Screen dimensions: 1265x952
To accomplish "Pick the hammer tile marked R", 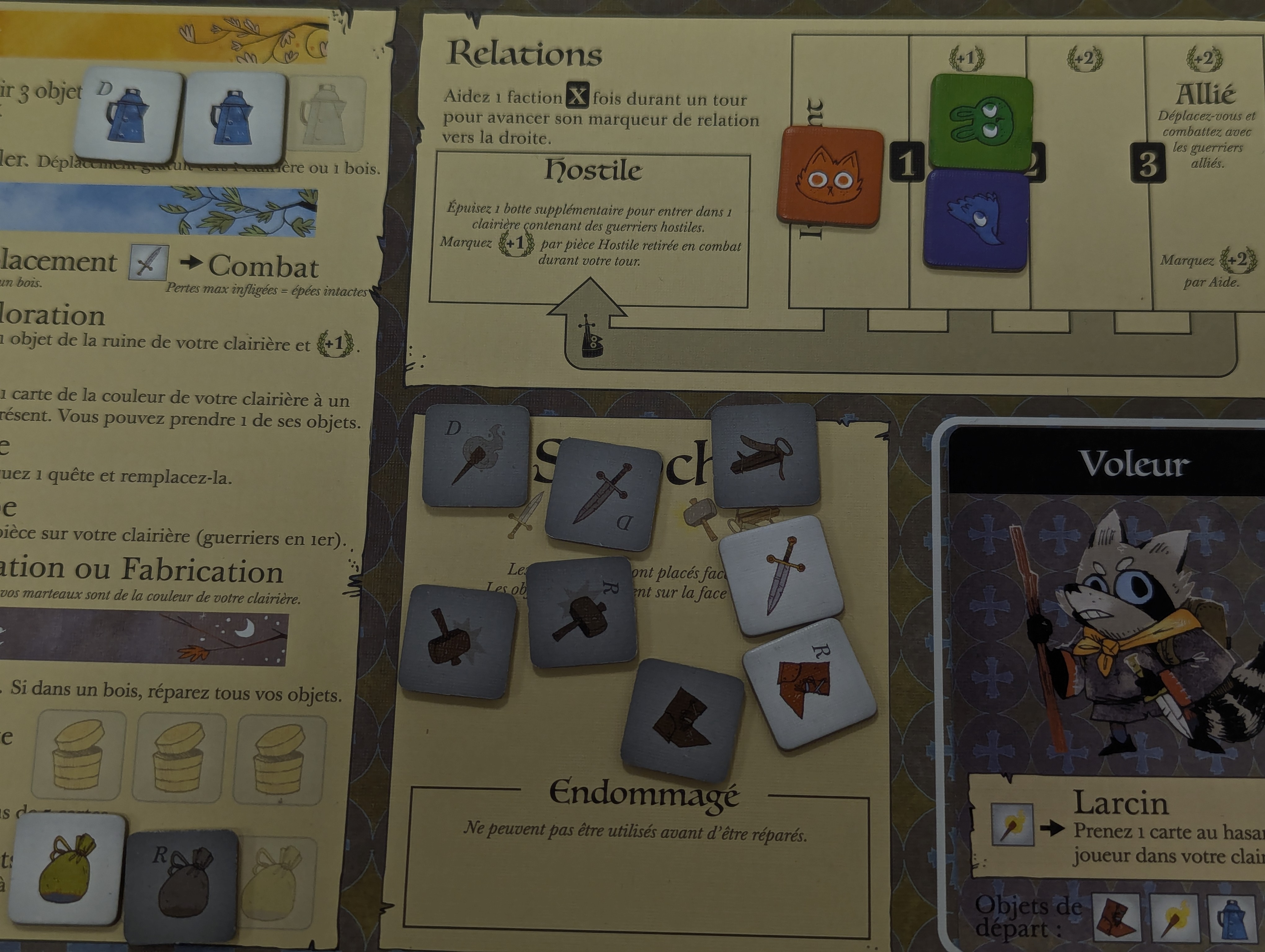I will pos(582,613).
